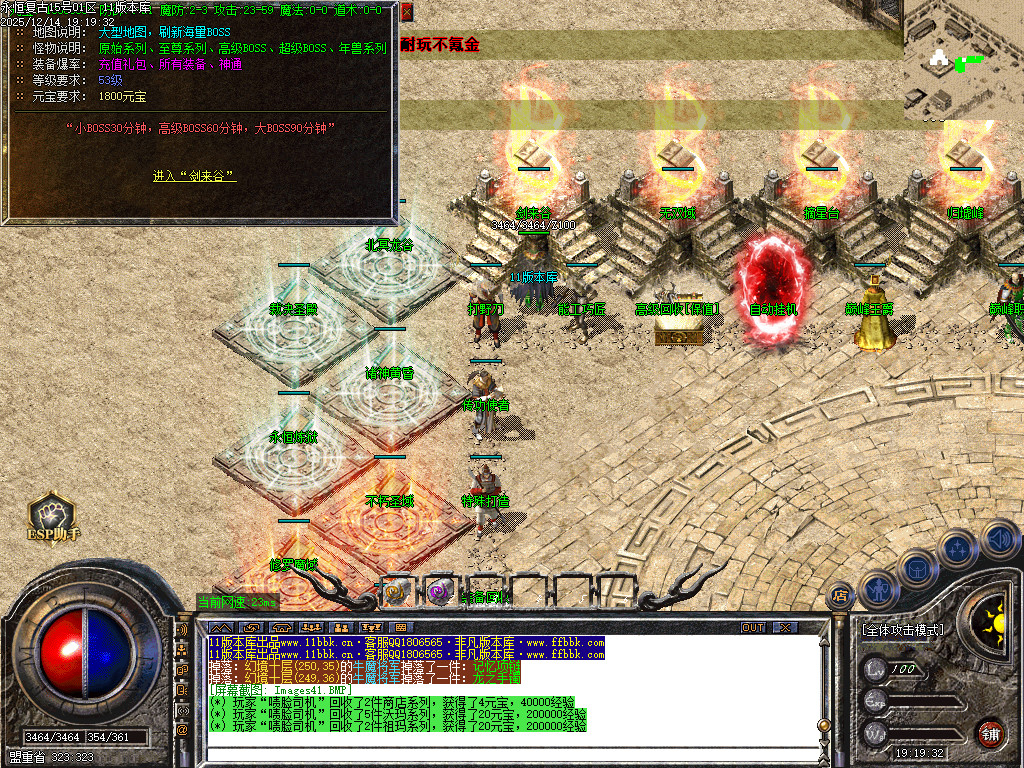The image size is (1024, 768).
Task: Switch the 全体攻击模式 attack mode
Action: (901, 630)
